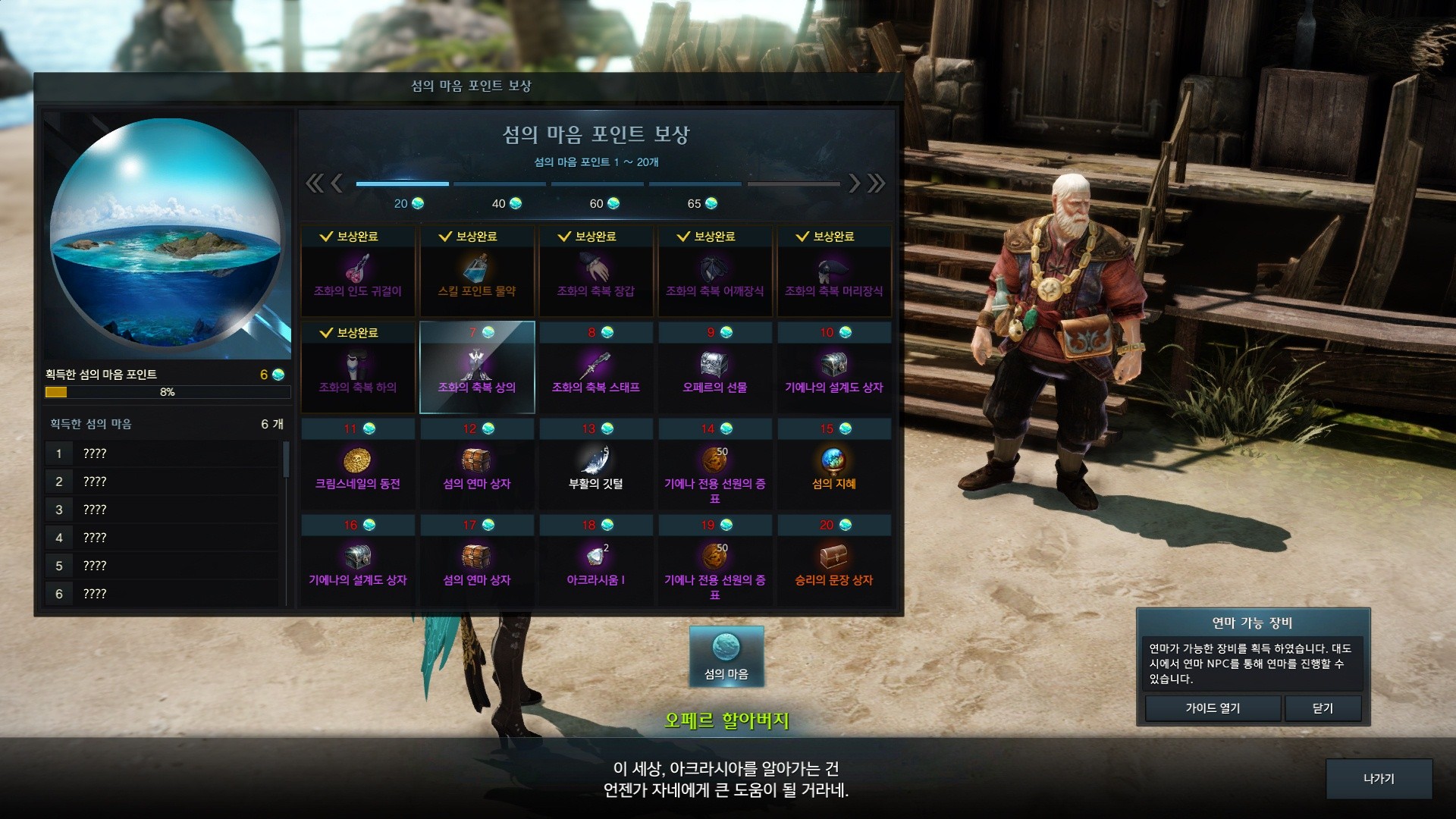
Task: Choose the 승리의 문장 상자 reward
Action: point(833,560)
